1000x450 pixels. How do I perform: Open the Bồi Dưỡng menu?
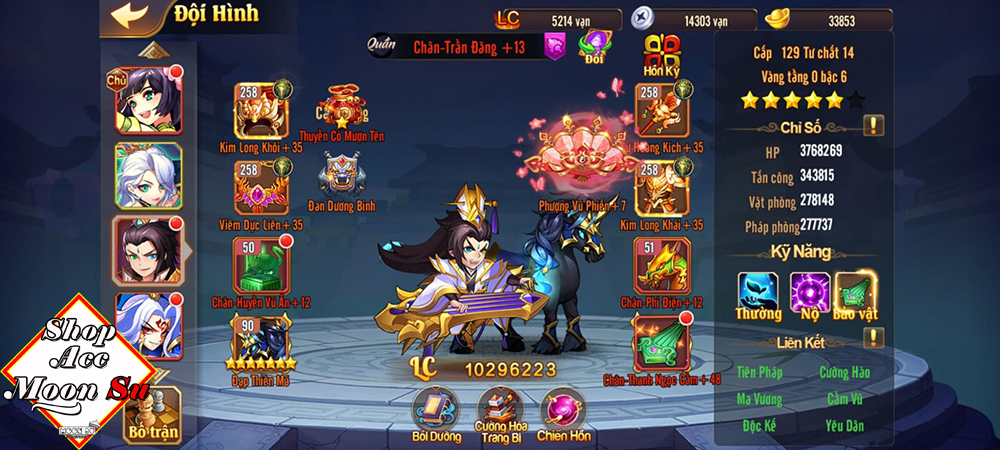[436, 411]
